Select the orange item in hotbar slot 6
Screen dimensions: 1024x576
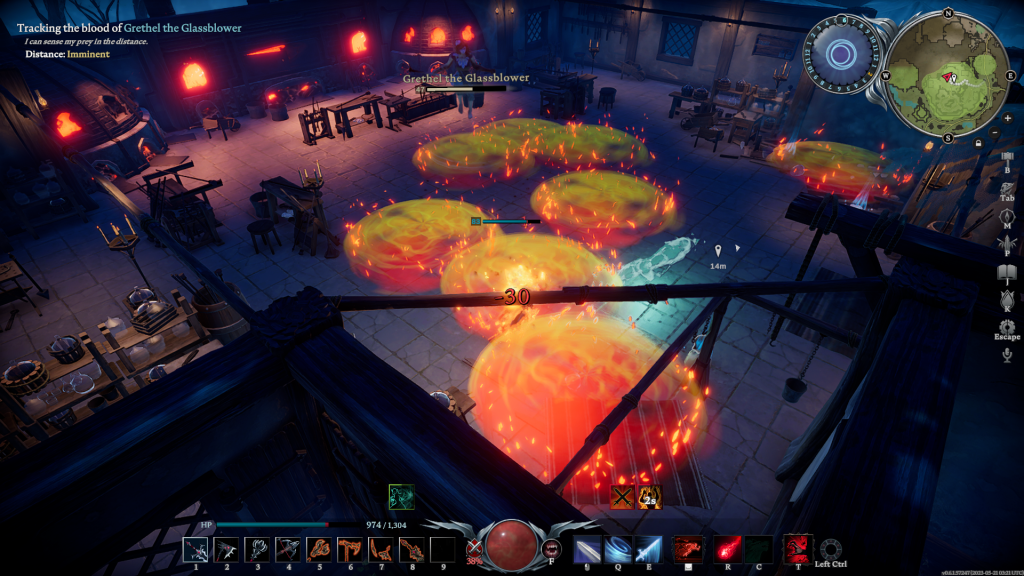pyautogui.click(x=350, y=549)
